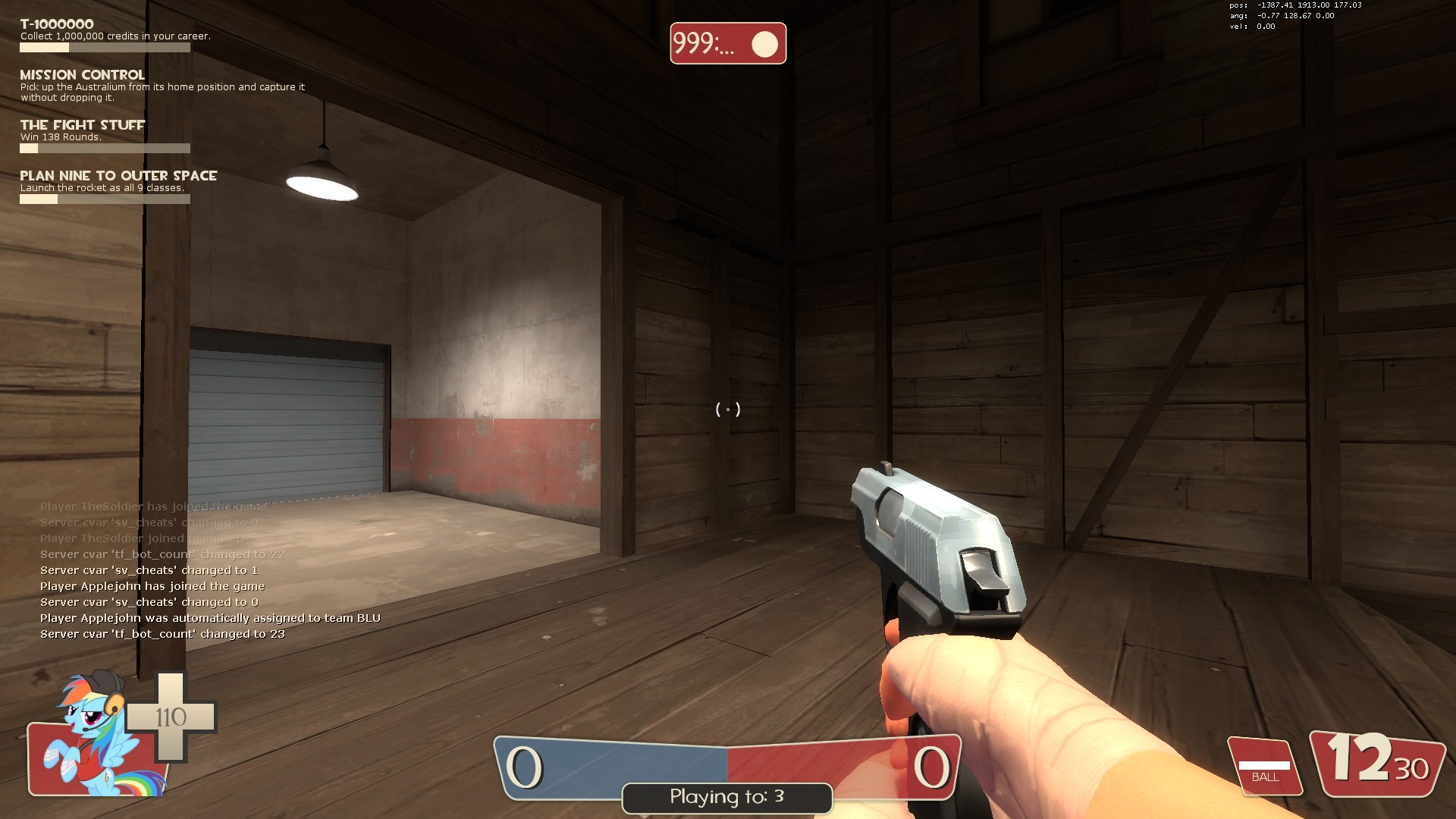Click the Player Applejohn joined message
This screenshot has height=819, width=1456.
click(x=152, y=585)
